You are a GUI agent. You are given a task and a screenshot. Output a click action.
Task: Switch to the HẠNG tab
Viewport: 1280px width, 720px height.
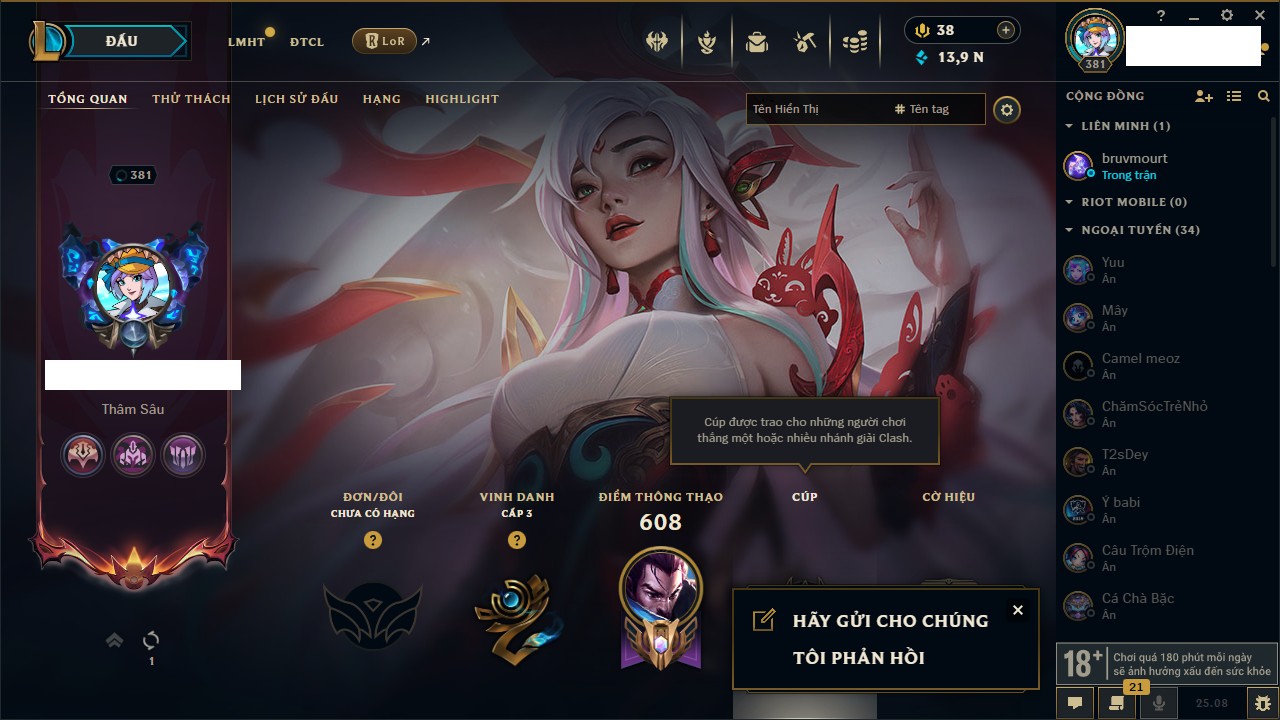381,99
